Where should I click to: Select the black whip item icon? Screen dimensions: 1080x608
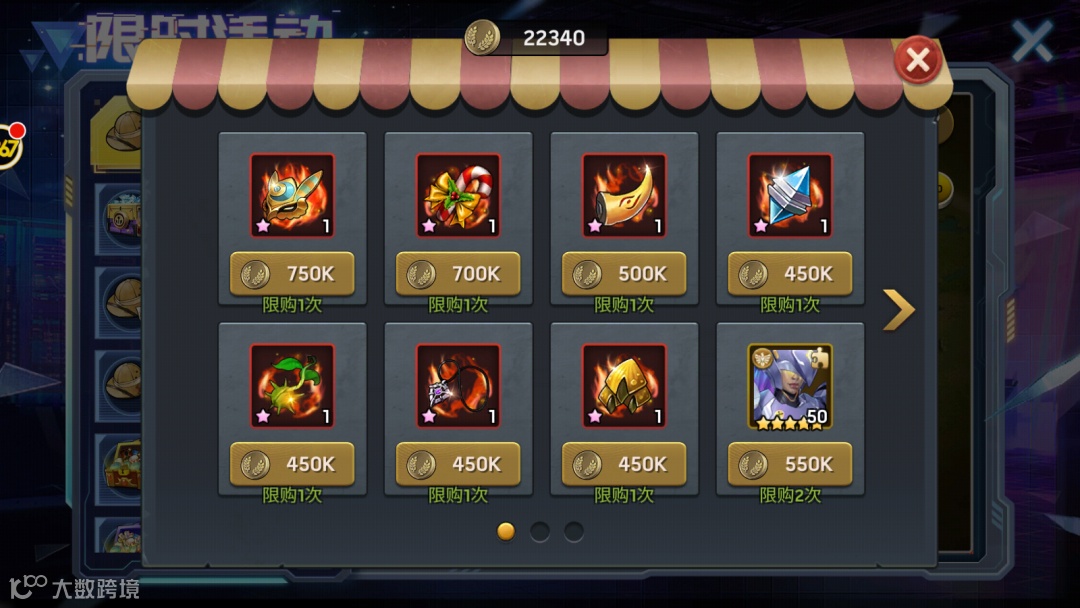(458, 386)
